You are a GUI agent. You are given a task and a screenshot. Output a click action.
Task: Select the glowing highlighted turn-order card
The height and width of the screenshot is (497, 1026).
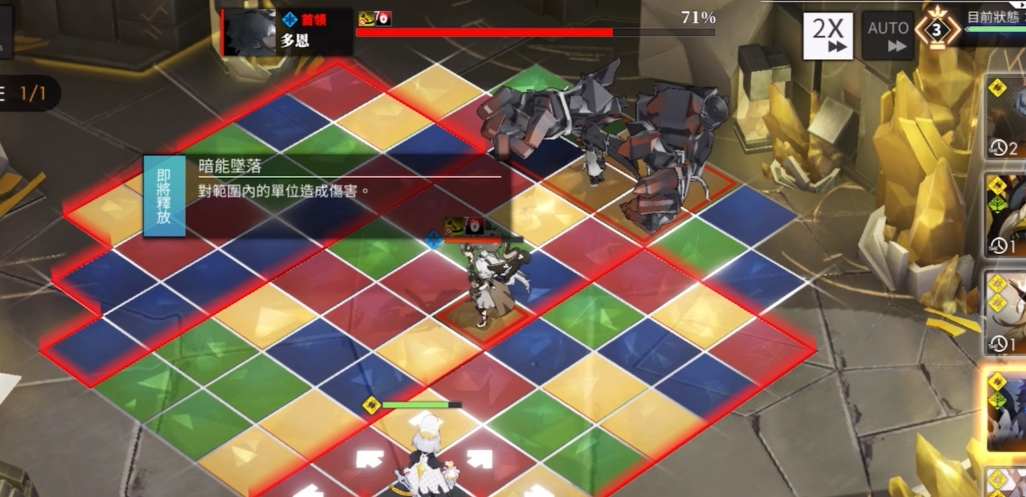(x=1006, y=411)
